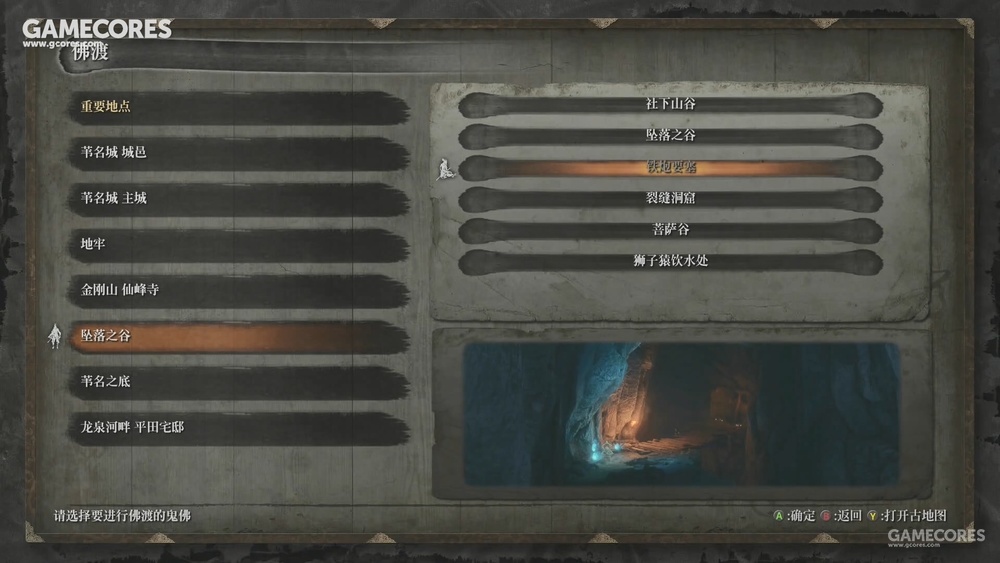The height and width of the screenshot is (563, 1000).
Task: Choose the 狮子猿饮水处 idol
Action: pyautogui.click(x=670, y=262)
